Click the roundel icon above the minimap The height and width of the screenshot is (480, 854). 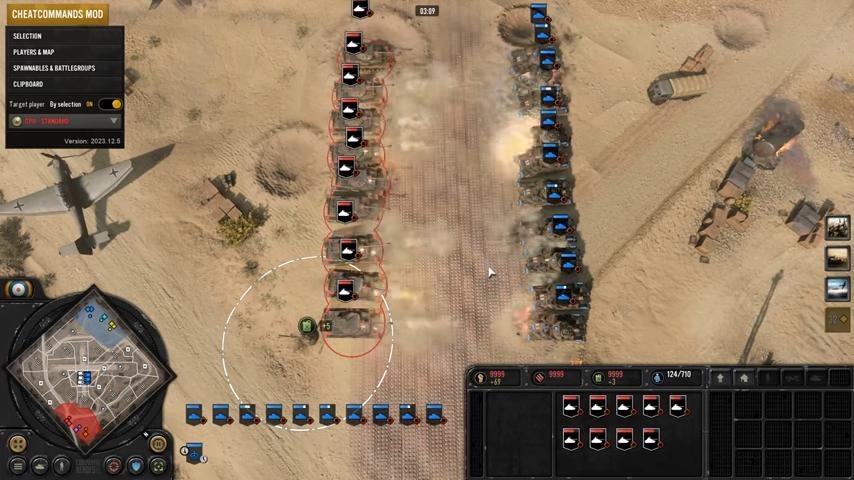point(18,289)
